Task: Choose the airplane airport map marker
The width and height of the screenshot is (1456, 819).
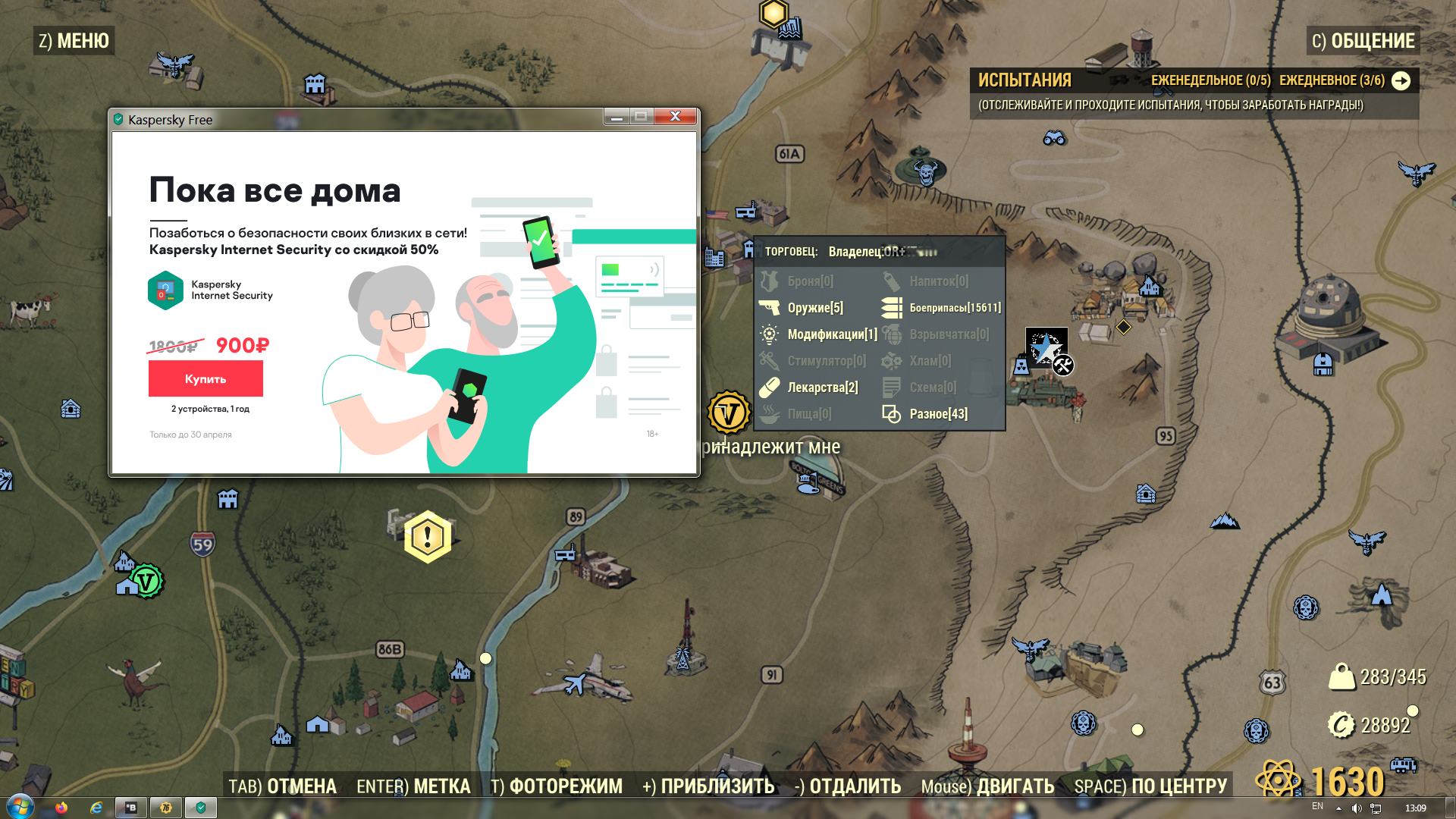Action: (576, 683)
